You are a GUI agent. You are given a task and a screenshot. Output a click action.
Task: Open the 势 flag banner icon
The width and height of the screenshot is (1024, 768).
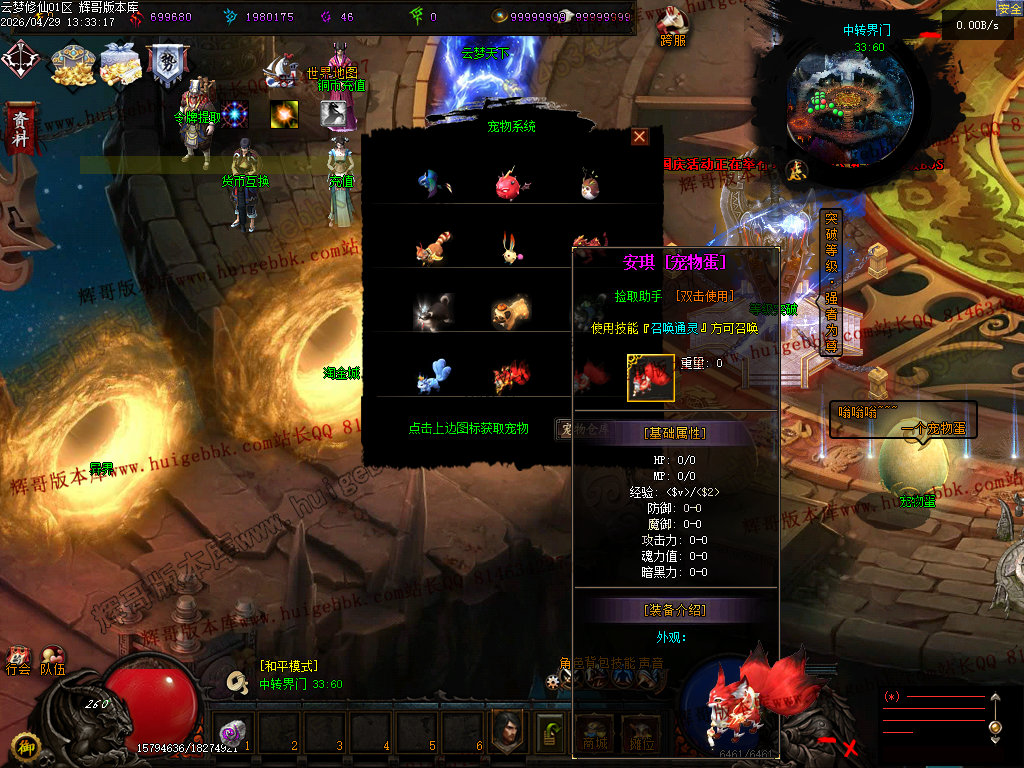165,65
